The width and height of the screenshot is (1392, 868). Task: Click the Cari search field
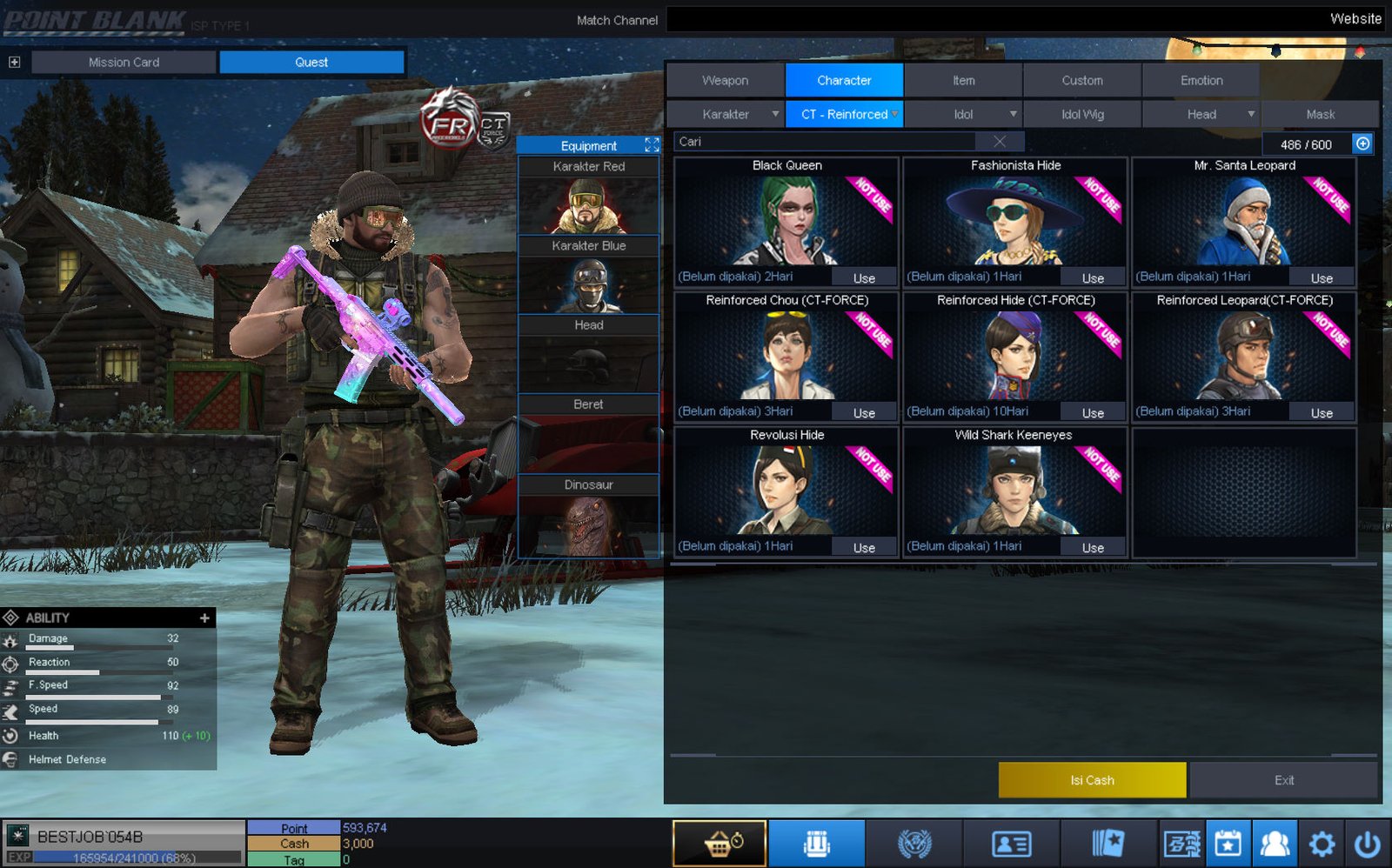click(x=826, y=142)
